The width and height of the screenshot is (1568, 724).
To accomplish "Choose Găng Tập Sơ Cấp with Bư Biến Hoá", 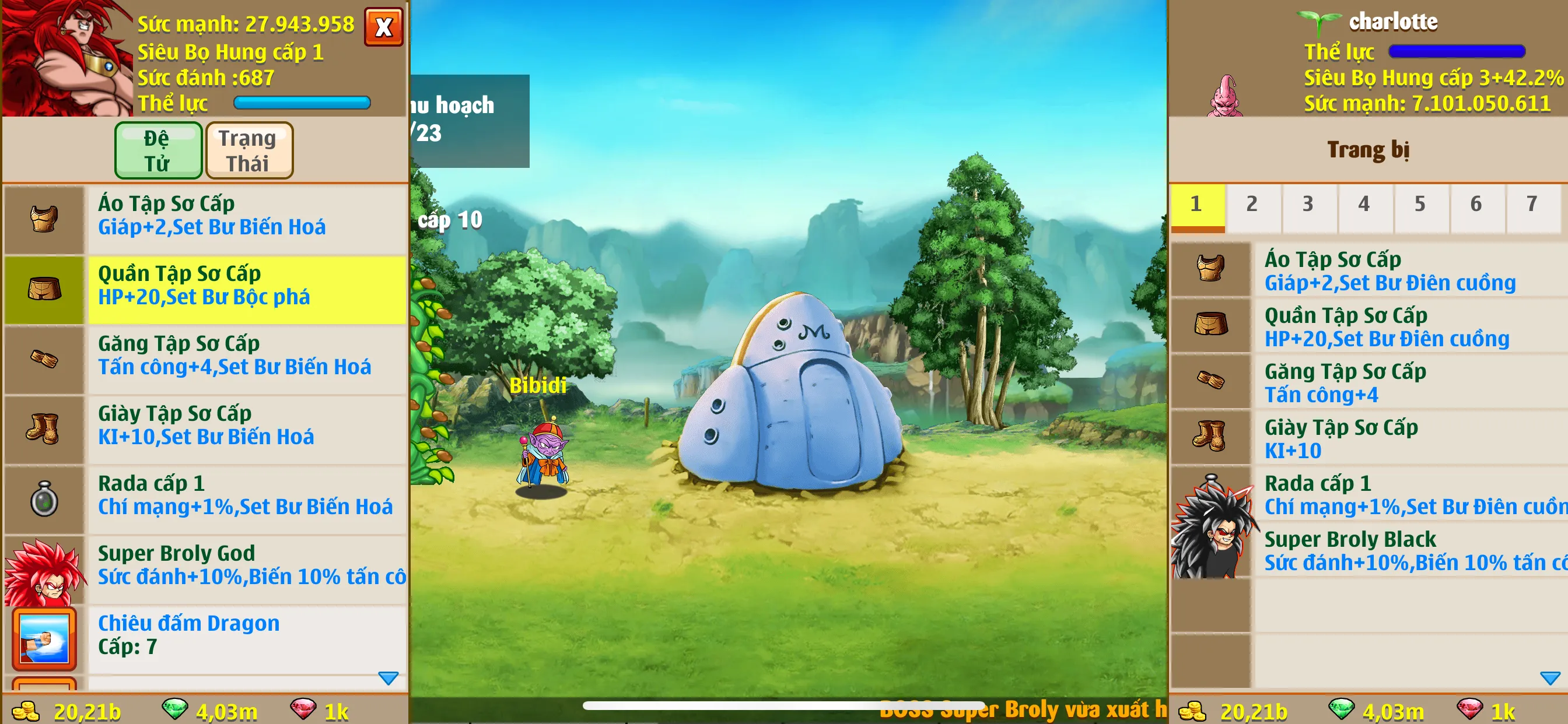I will click(247, 356).
